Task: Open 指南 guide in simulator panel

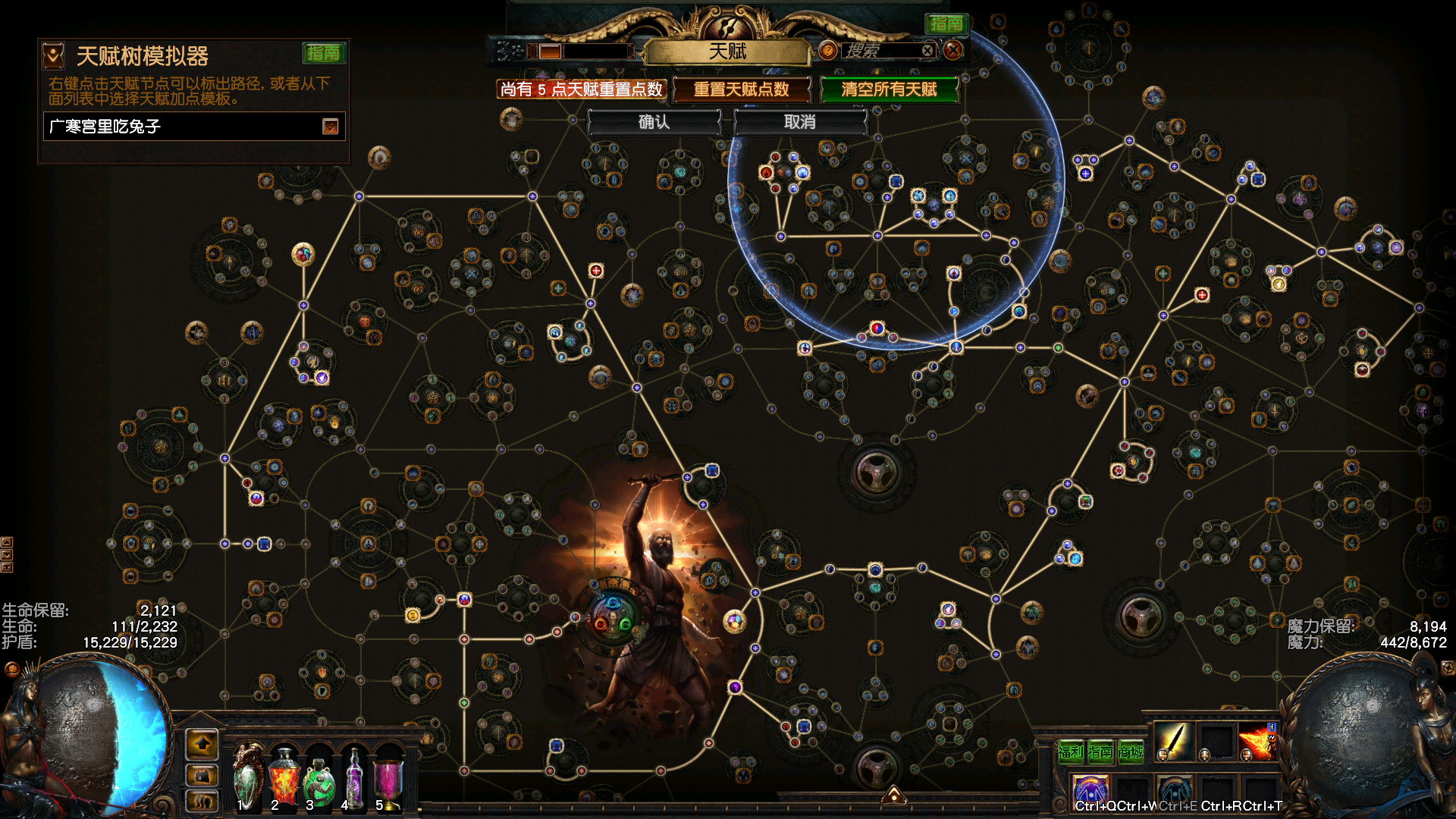Action: pos(324,53)
